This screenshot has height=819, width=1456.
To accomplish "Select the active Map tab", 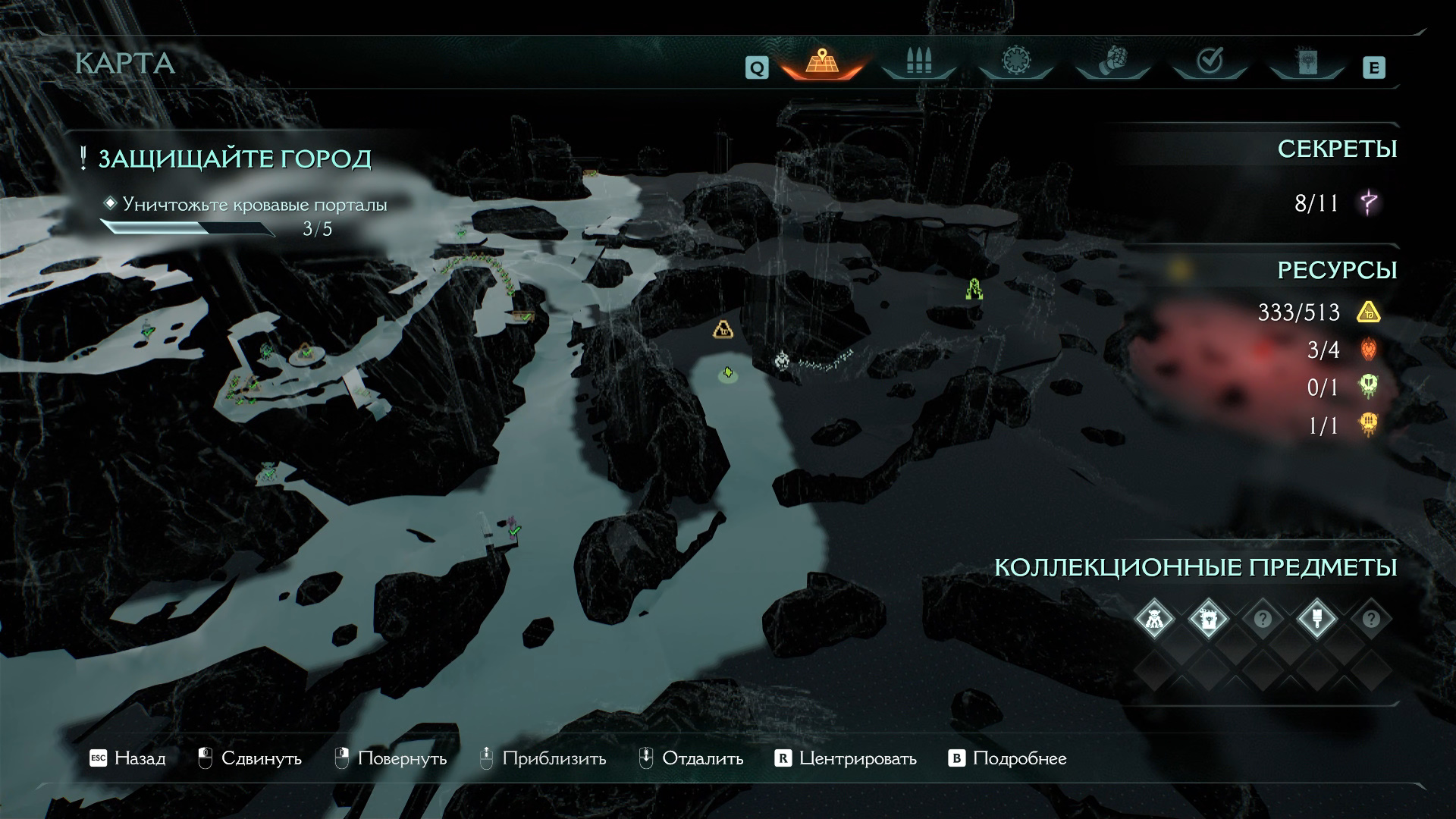I will point(821,62).
